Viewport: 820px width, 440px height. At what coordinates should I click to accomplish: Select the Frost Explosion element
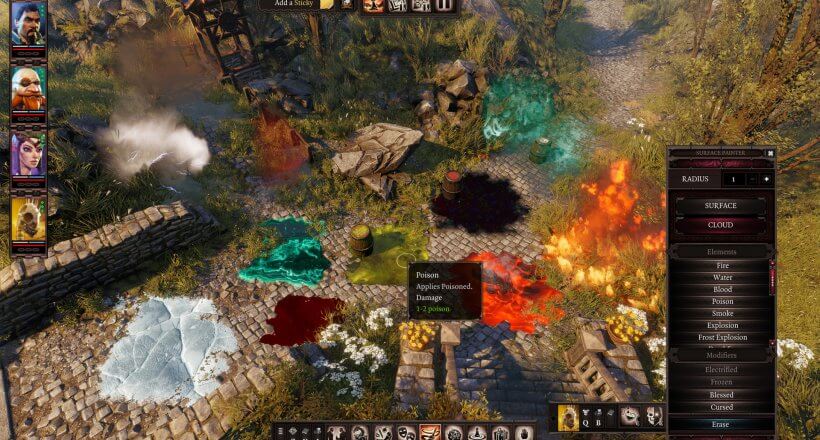coord(721,337)
